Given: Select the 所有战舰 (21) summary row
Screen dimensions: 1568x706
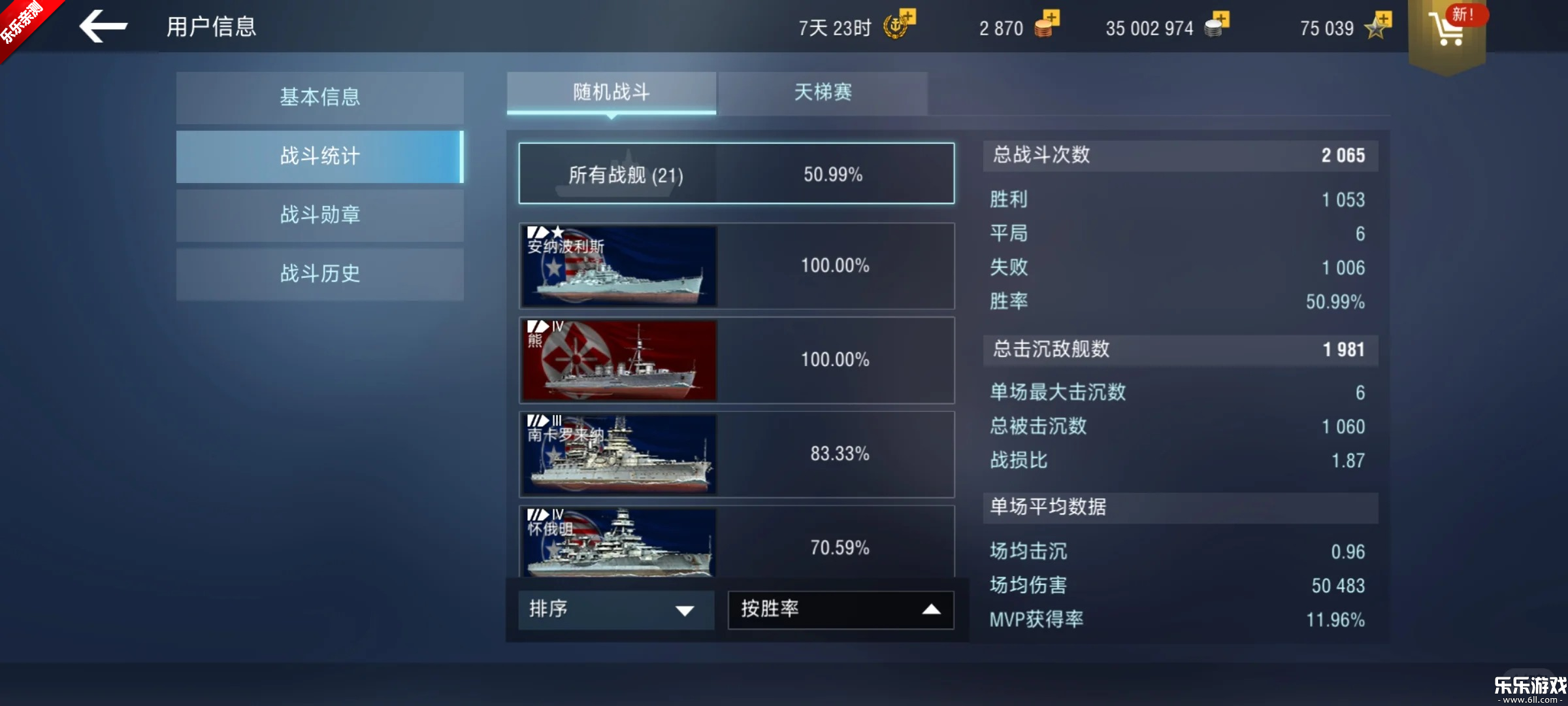Looking at the screenshot, I should (x=736, y=173).
